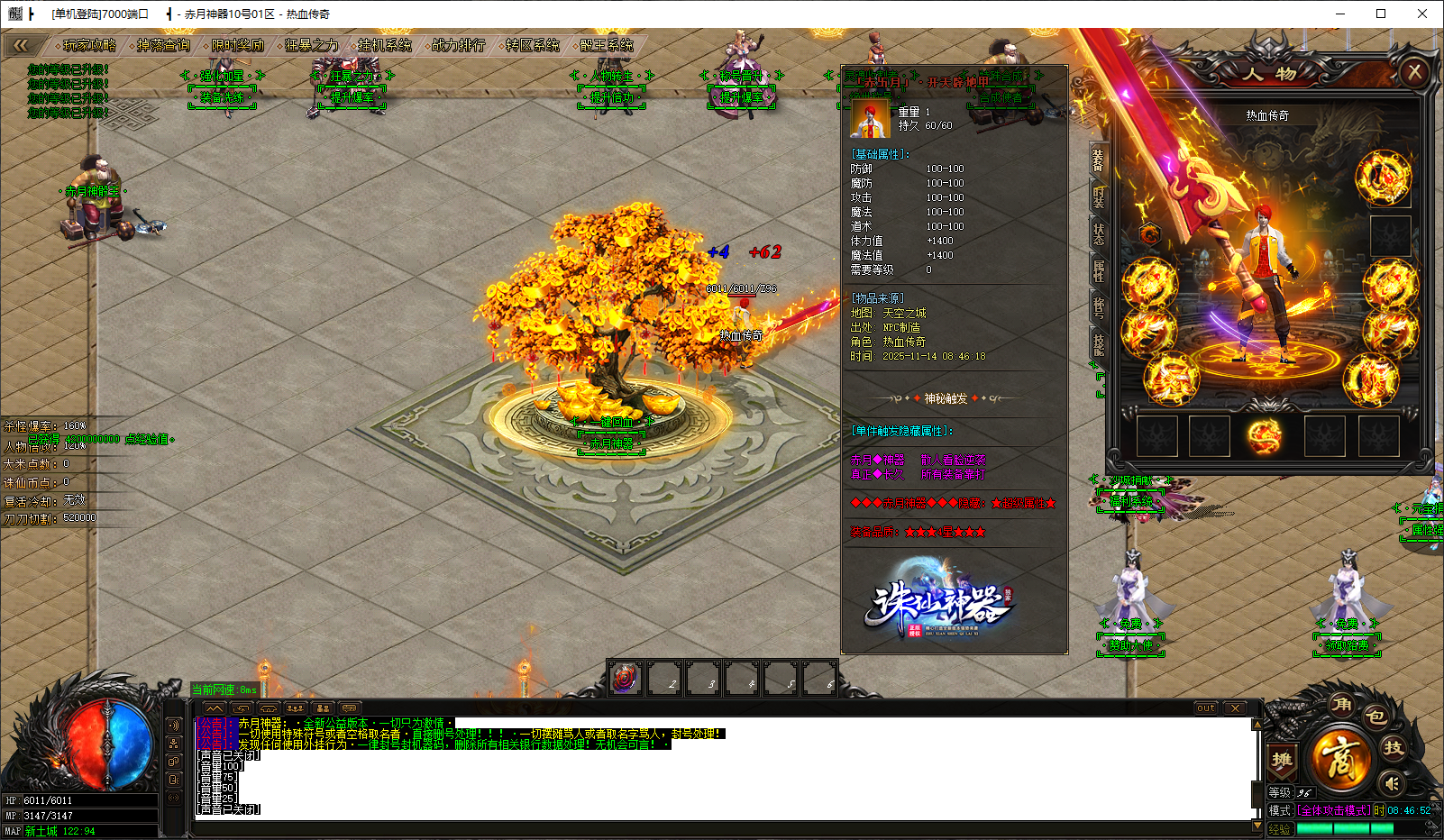Collapse the top menu bar with the double-arrow button
The width and height of the screenshot is (1444, 840).
coord(21,45)
